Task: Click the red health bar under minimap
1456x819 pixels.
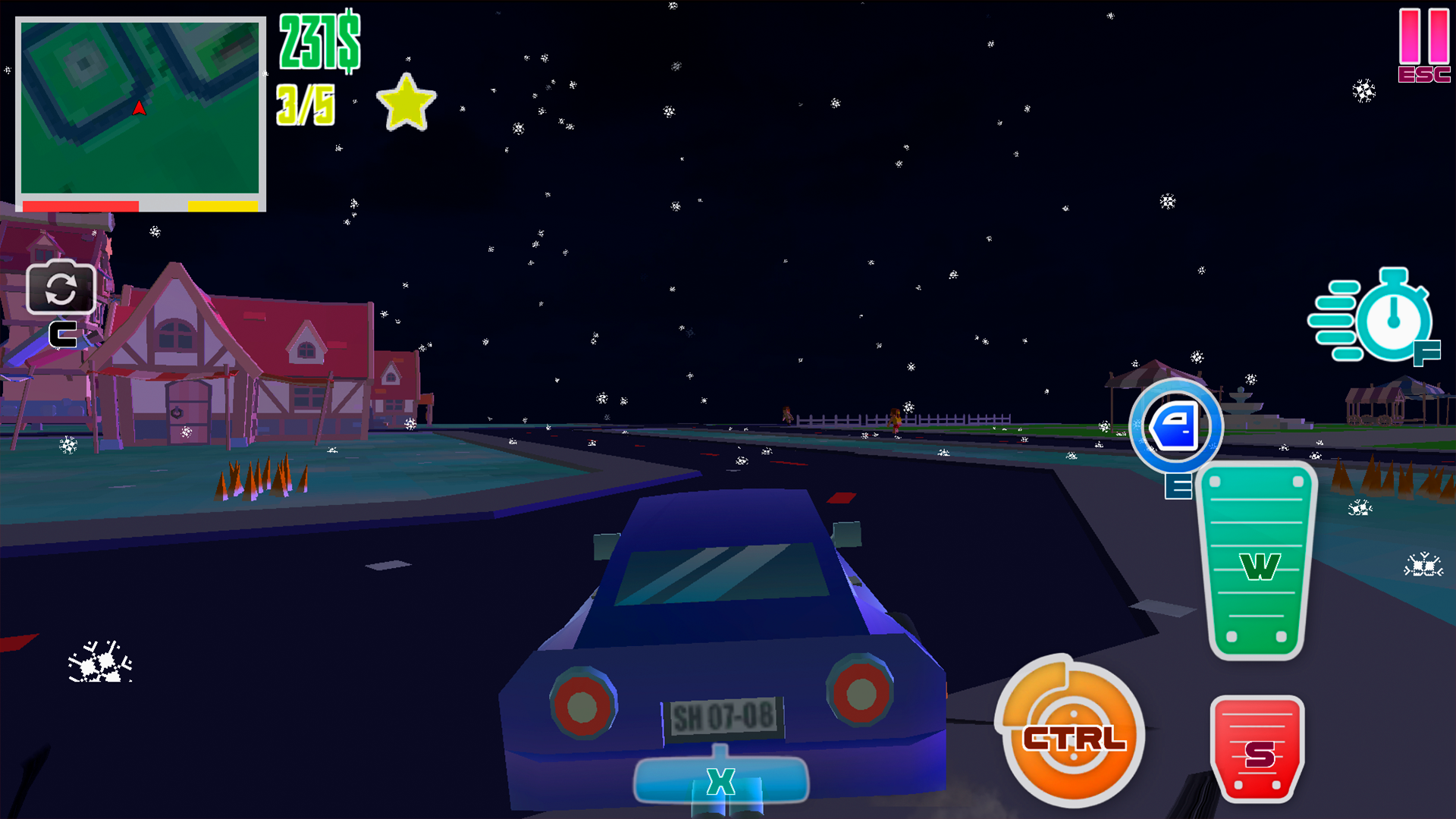Action: coord(80,204)
